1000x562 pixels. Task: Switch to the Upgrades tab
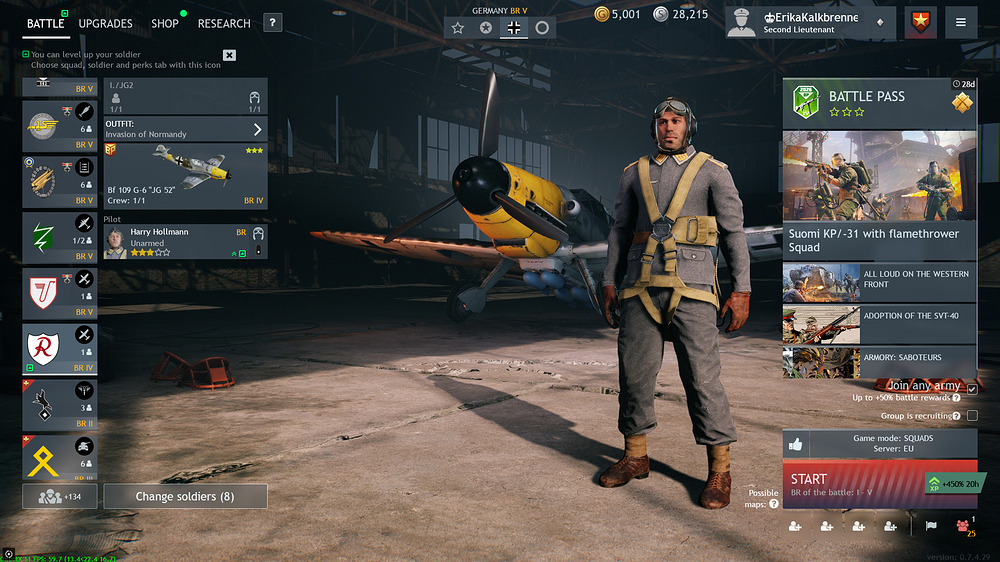tap(105, 23)
